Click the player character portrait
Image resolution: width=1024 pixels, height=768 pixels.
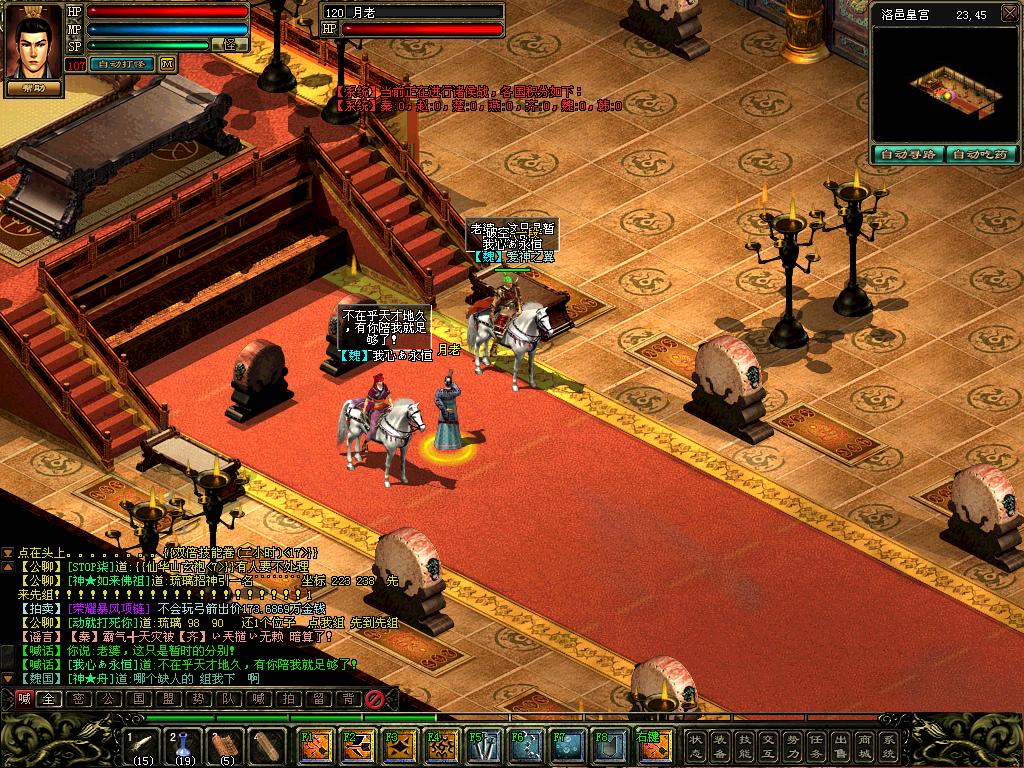[x=34, y=40]
